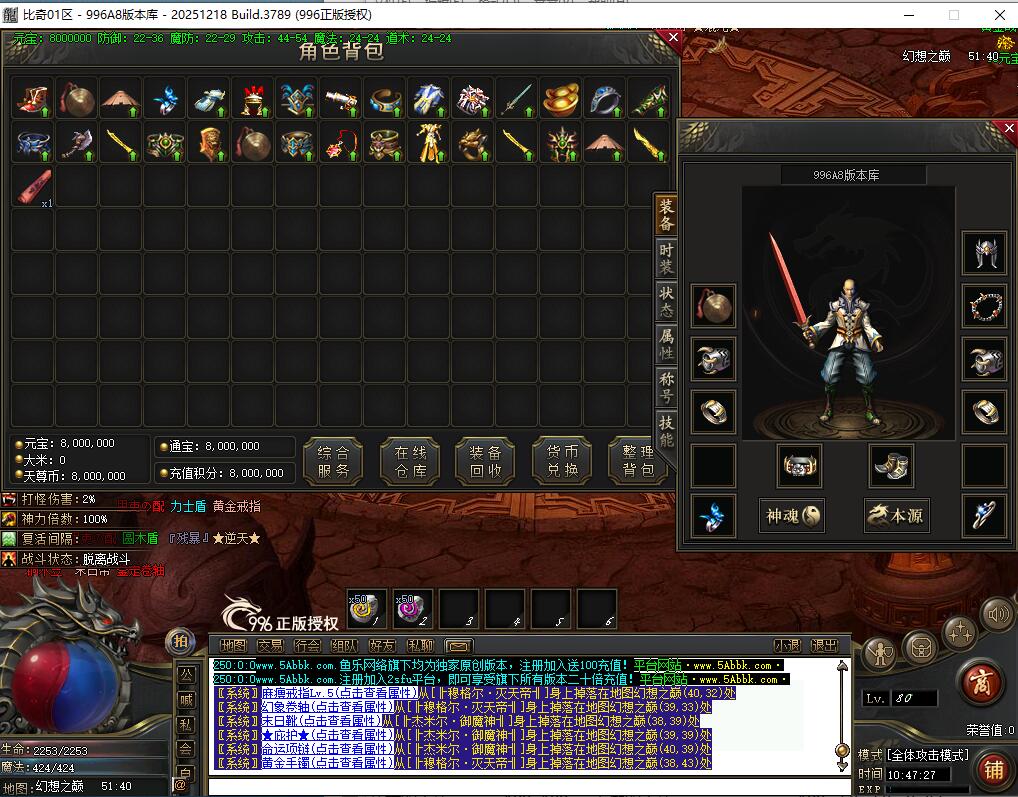Open the 本源 origin button
Screen dimensions: 1018x797
pos(896,515)
